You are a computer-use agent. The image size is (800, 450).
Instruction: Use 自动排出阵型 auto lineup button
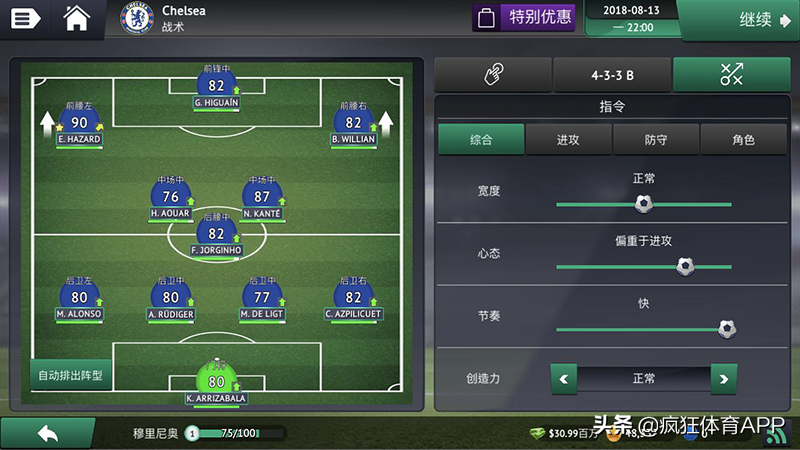coord(70,376)
